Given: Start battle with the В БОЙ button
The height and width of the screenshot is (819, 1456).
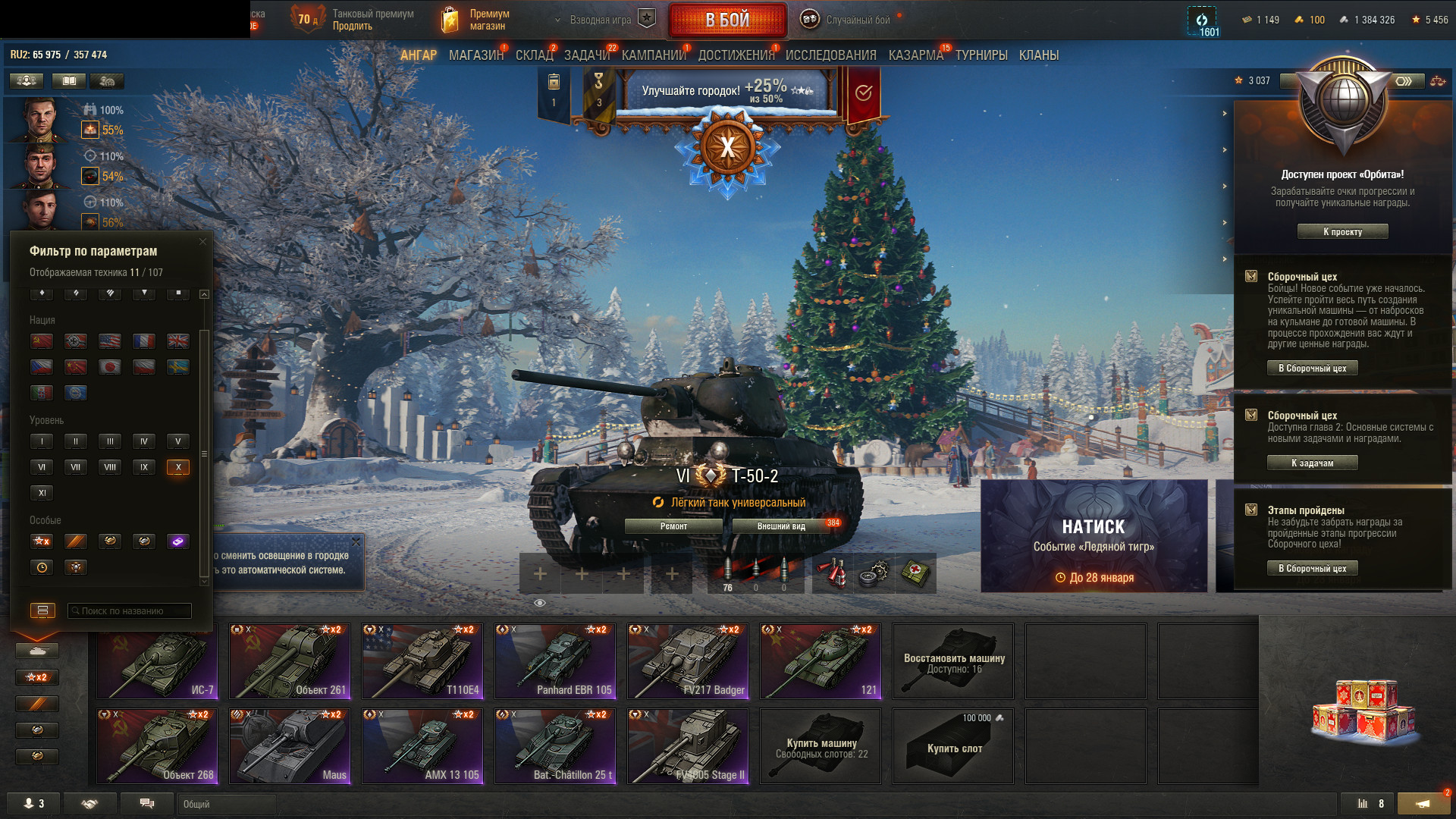Looking at the screenshot, I should (726, 20).
